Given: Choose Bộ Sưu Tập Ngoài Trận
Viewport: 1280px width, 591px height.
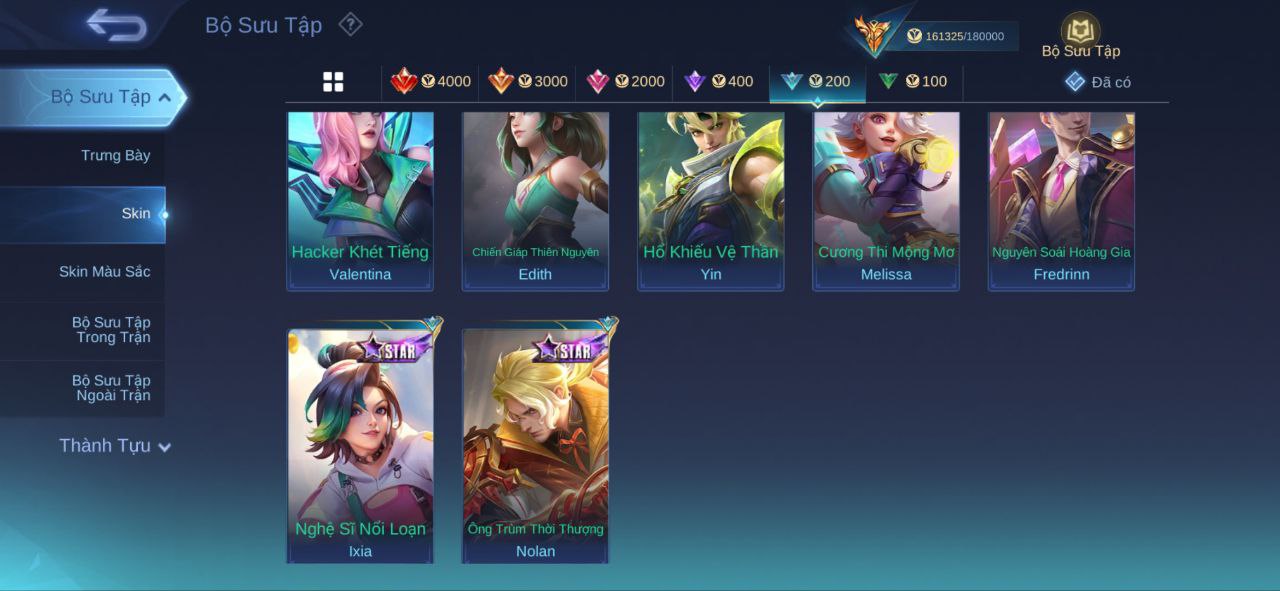Looking at the screenshot, I should pos(110,387).
